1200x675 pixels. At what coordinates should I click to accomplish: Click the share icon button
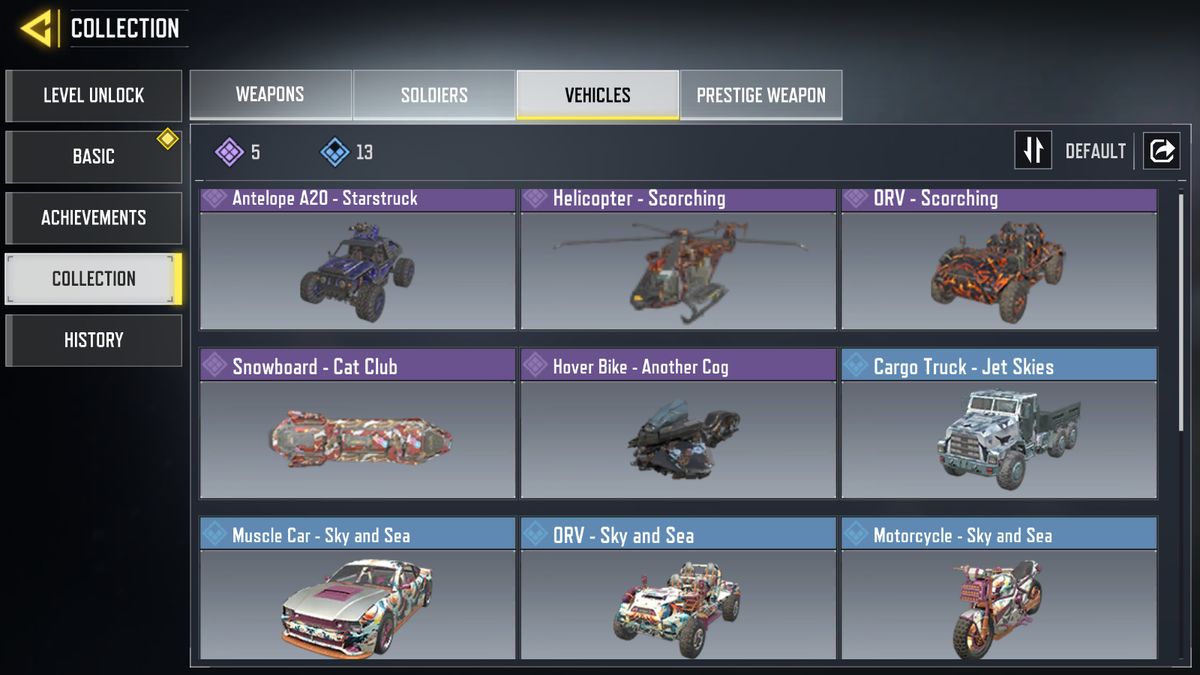[1161, 151]
